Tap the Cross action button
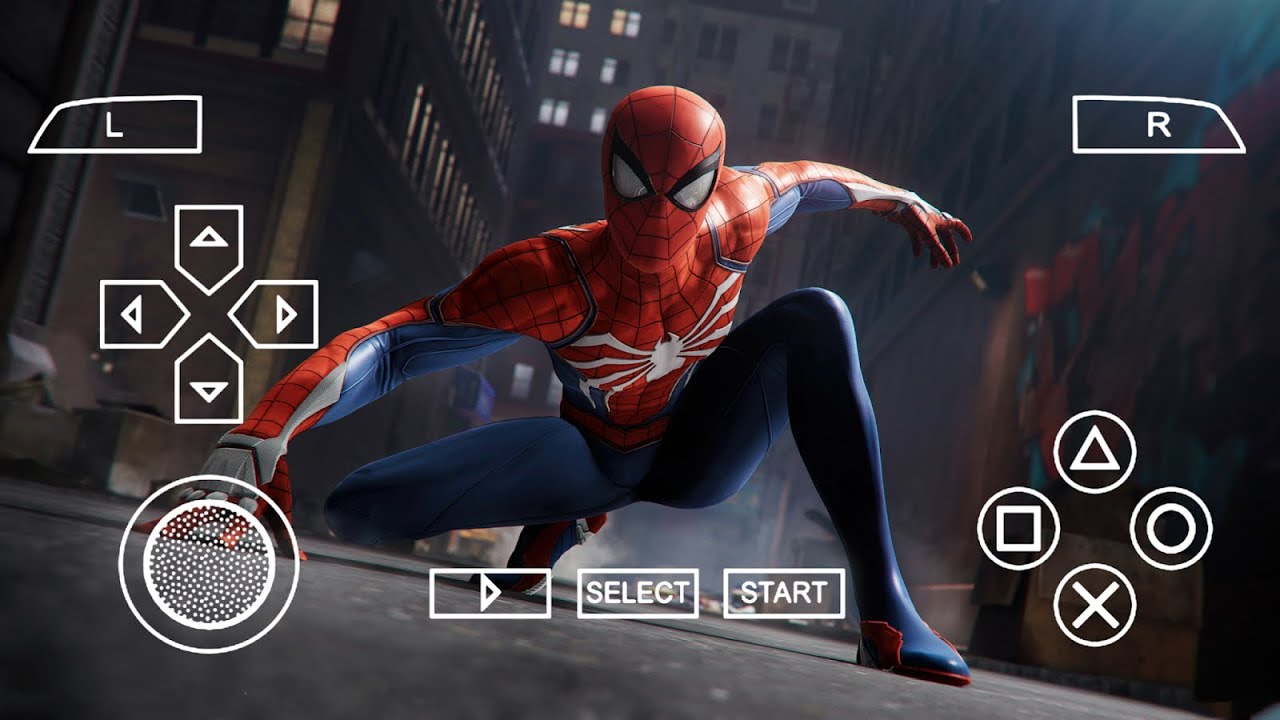Image resolution: width=1280 pixels, height=720 pixels. tap(1095, 605)
